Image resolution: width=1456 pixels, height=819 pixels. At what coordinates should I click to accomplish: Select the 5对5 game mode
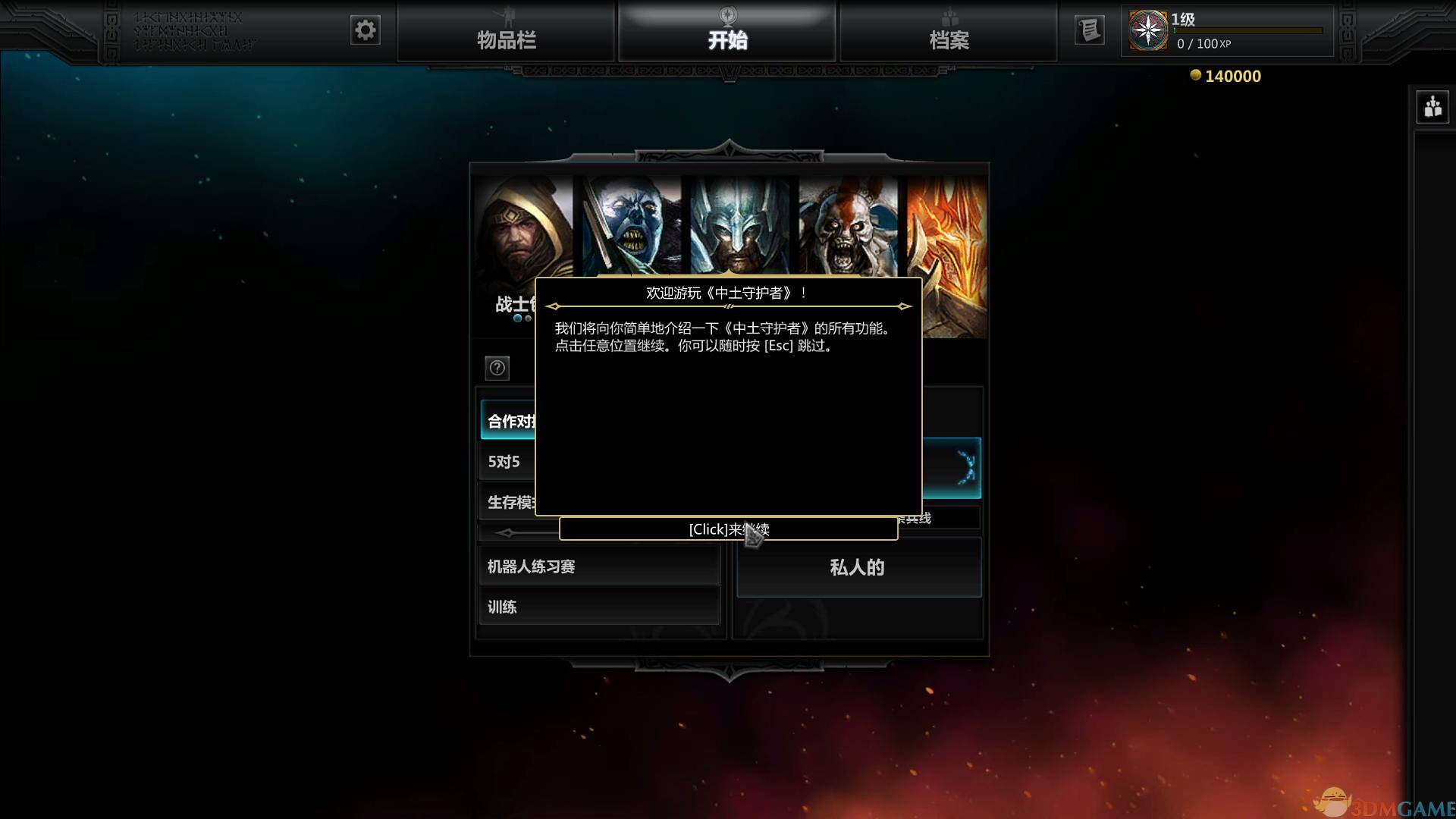point(503,461)
